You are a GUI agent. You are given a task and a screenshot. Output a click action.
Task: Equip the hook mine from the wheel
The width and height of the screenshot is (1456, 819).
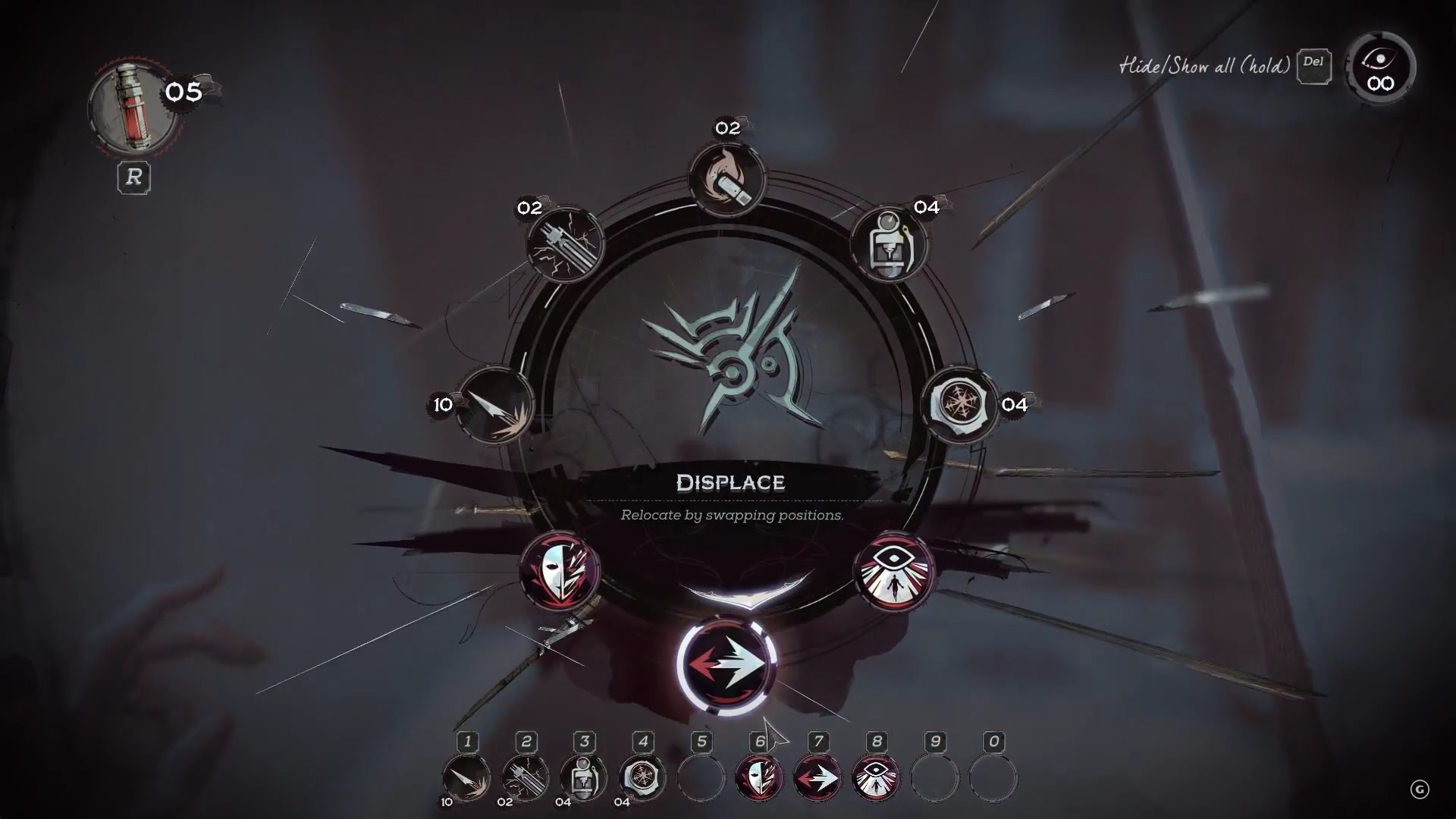pos(959,404)
